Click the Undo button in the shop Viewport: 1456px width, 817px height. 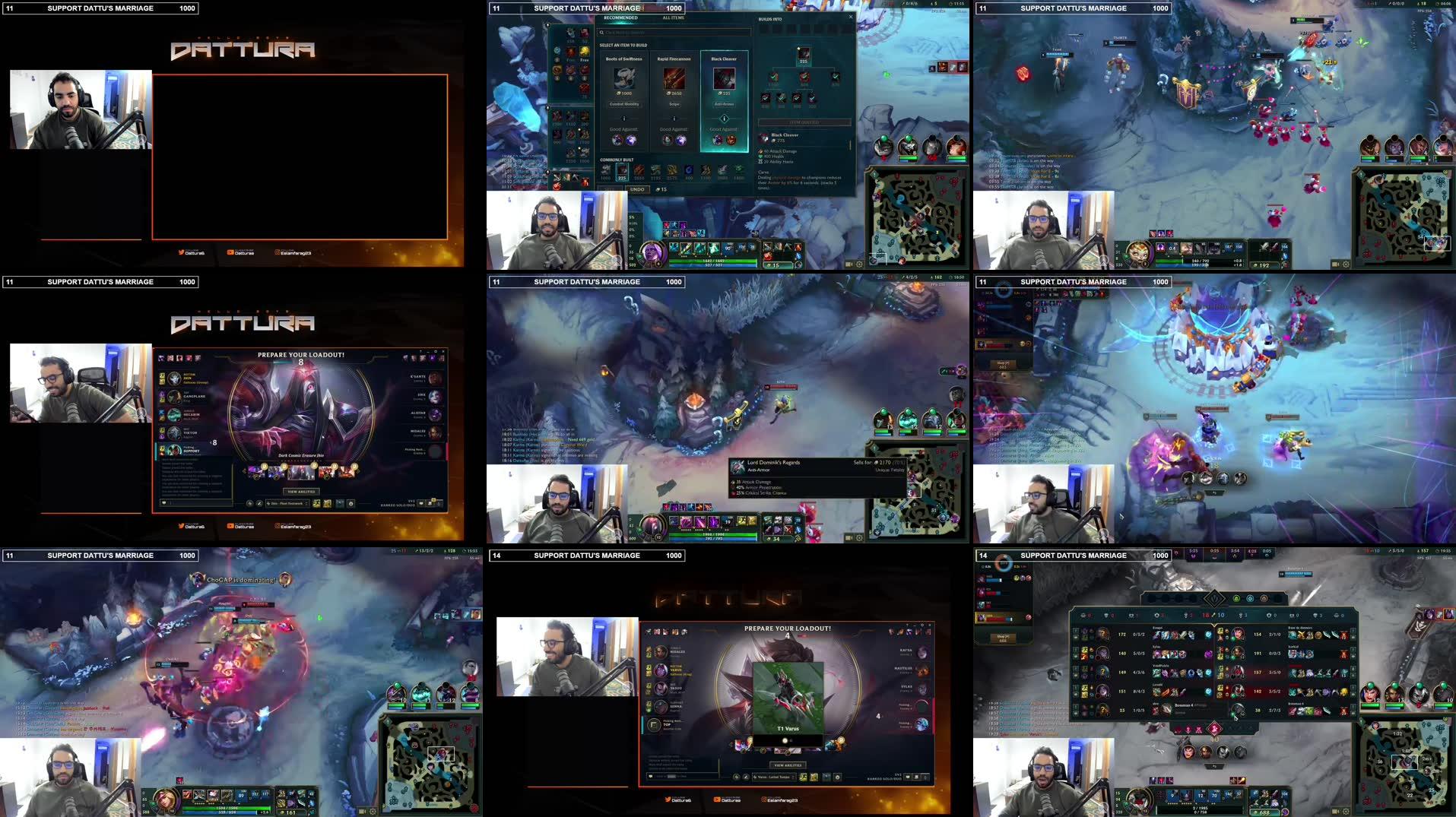click(637, 189)
